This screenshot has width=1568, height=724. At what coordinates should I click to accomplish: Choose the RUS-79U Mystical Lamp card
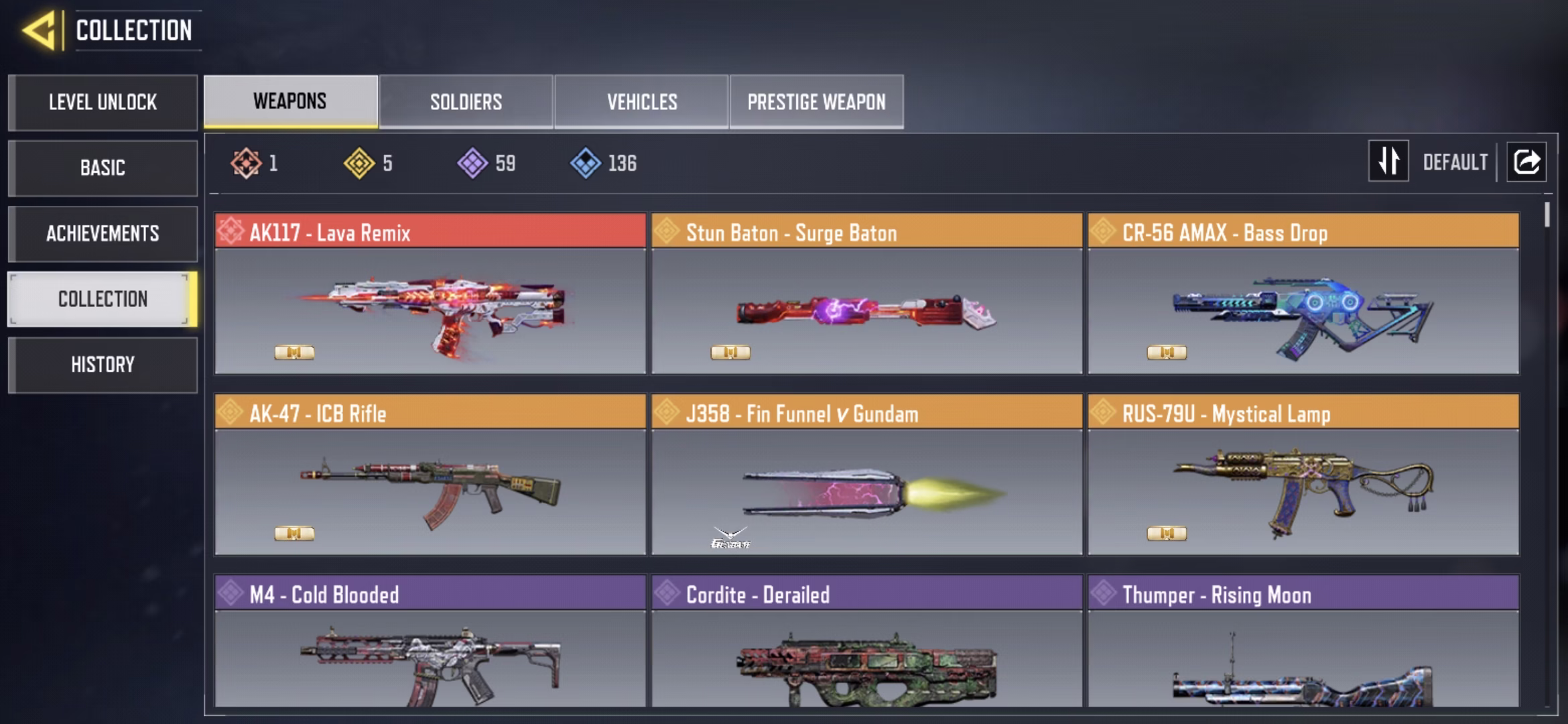(1303, 475)
